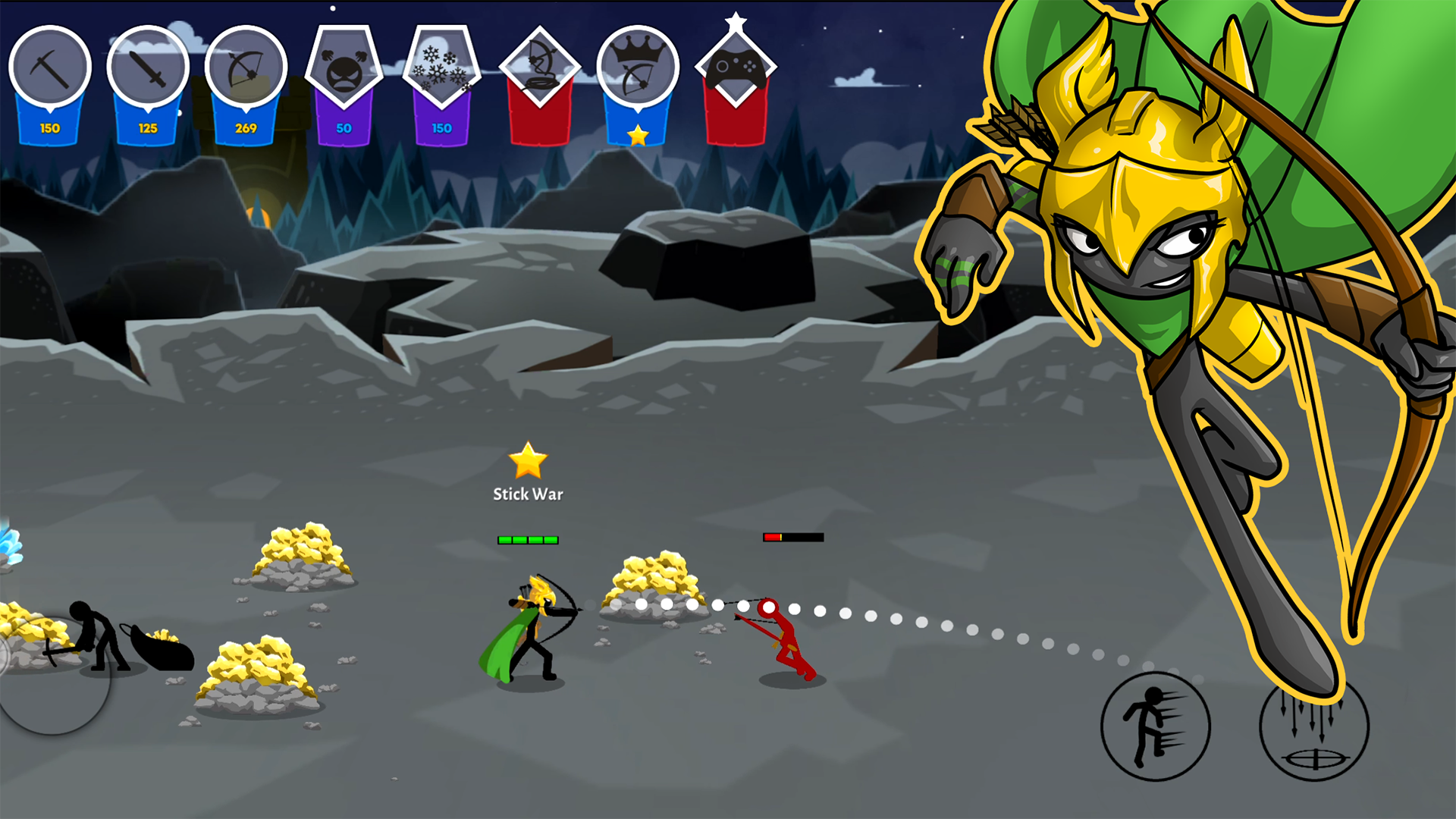The height and width of the screenshot is (819, 1456).
Task: Tap the game controller icon in the top bar
Action: pyautogui.click(x=734, y=68)
